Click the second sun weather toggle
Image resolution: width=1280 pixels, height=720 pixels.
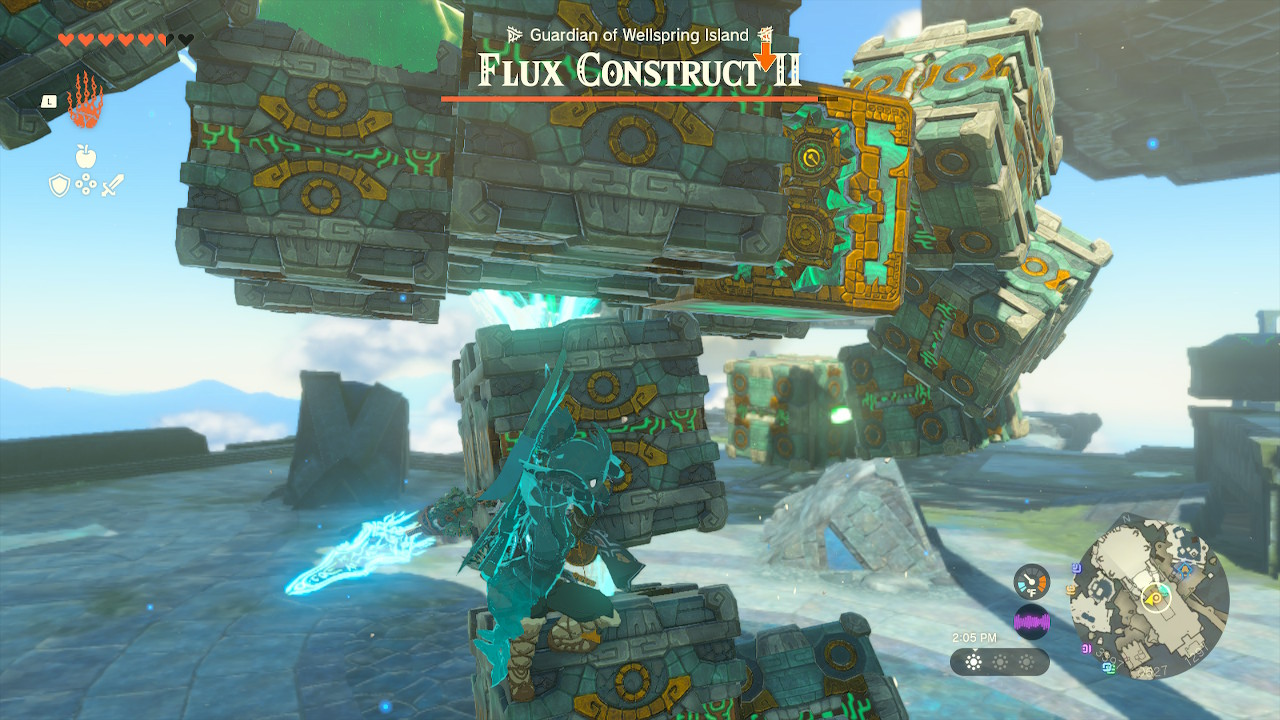point(1001,664)
